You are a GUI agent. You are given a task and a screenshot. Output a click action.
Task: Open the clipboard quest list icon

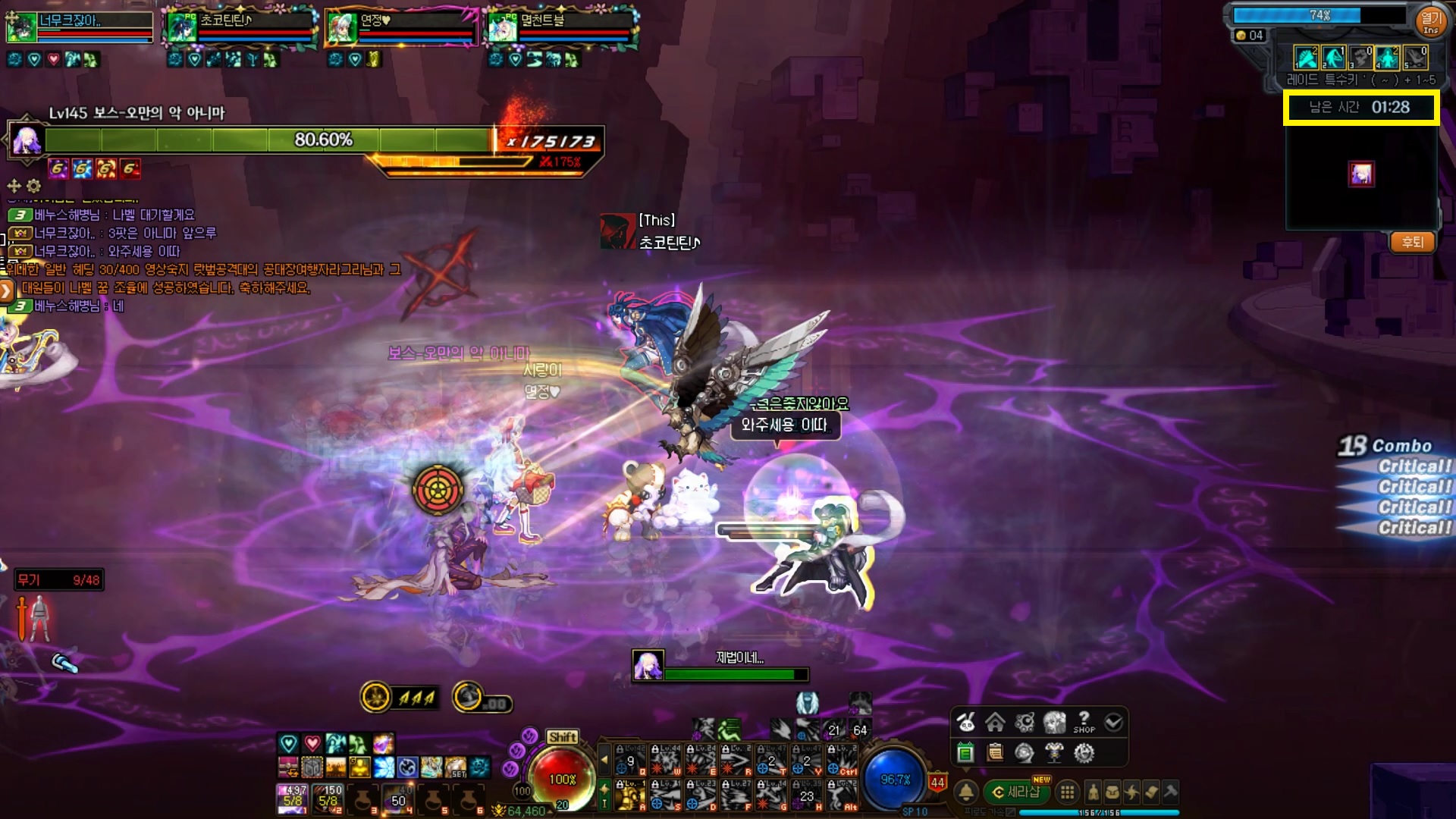tap(995, 753)
